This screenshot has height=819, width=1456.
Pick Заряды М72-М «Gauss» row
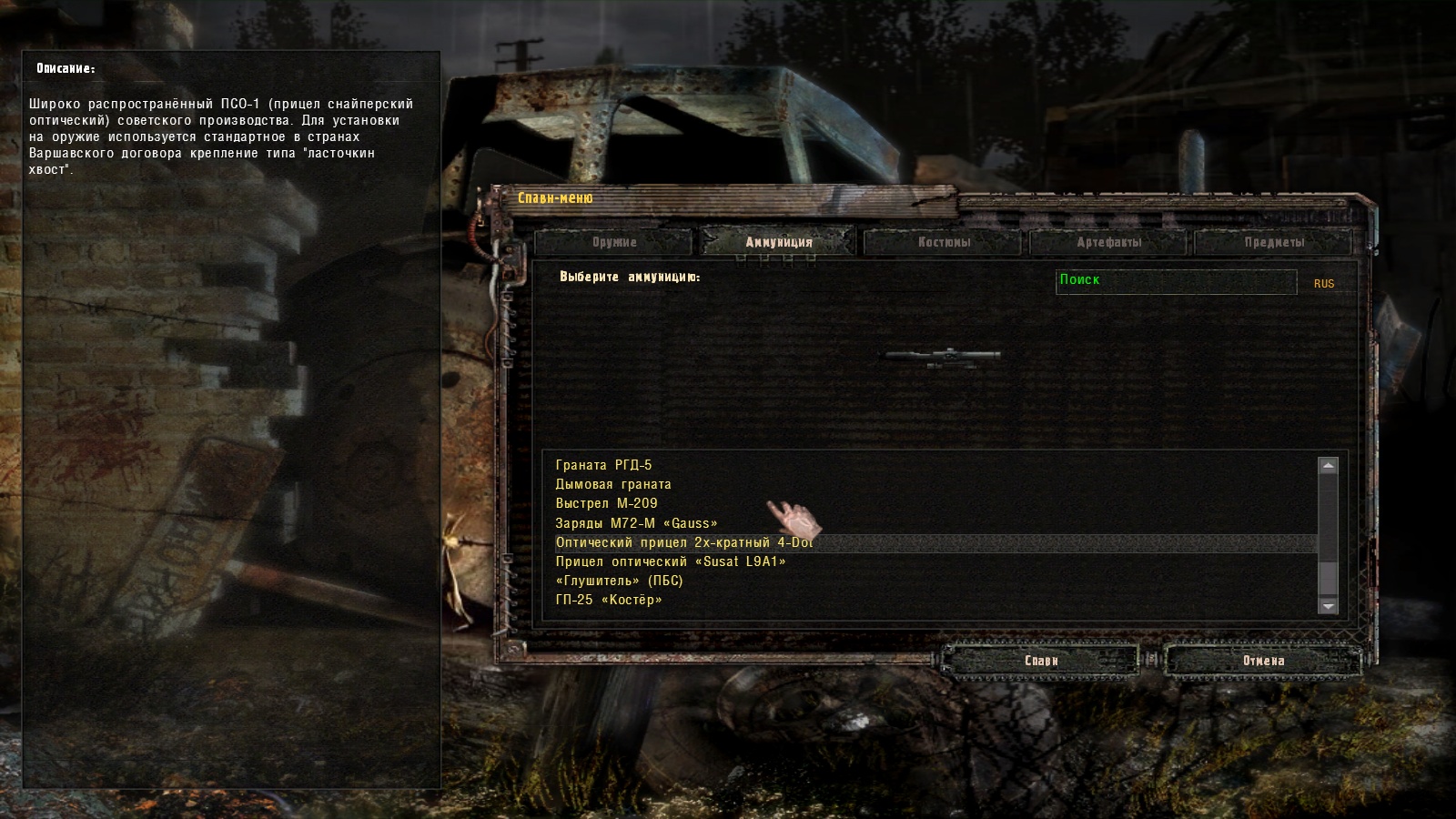637,523
